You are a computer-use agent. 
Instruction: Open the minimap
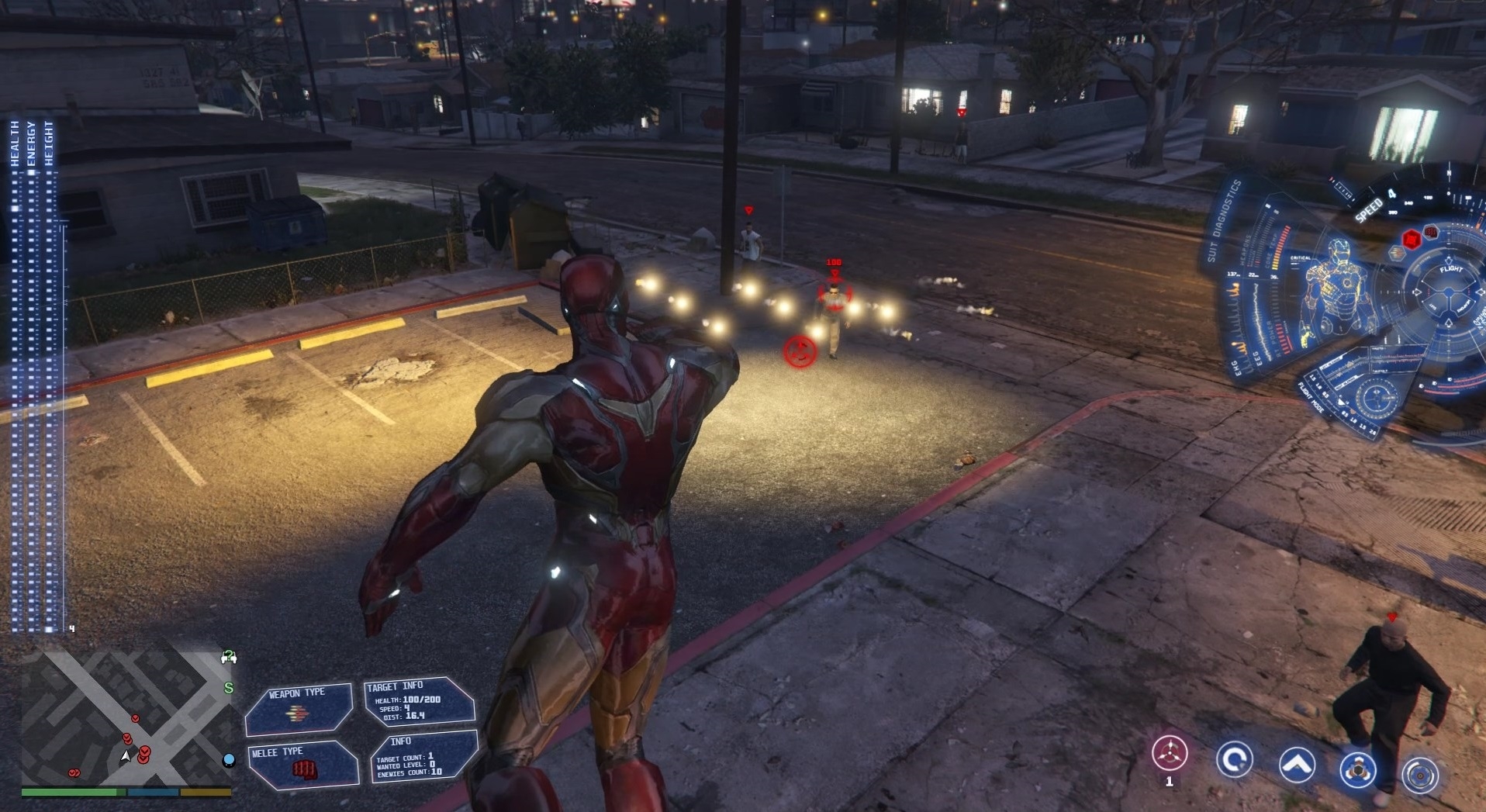tap(124, 718)
